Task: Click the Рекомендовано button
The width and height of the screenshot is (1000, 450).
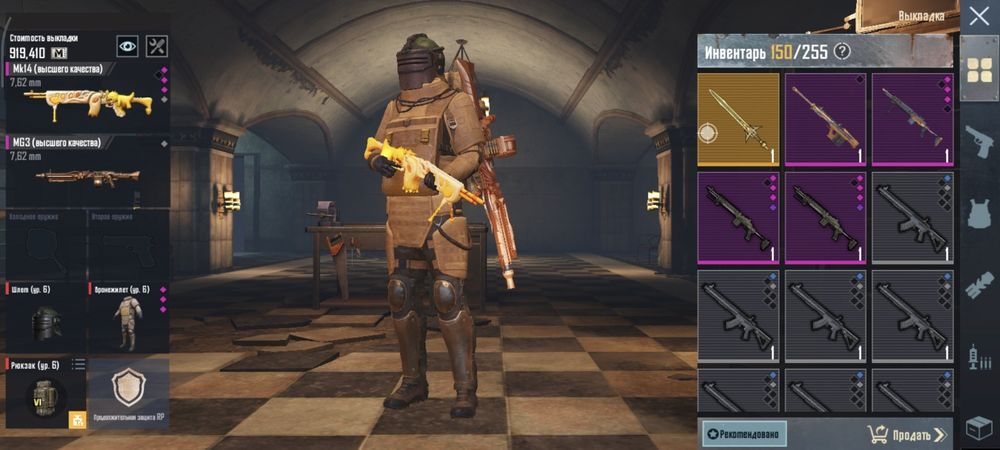Action: click(x=744, y=433)
